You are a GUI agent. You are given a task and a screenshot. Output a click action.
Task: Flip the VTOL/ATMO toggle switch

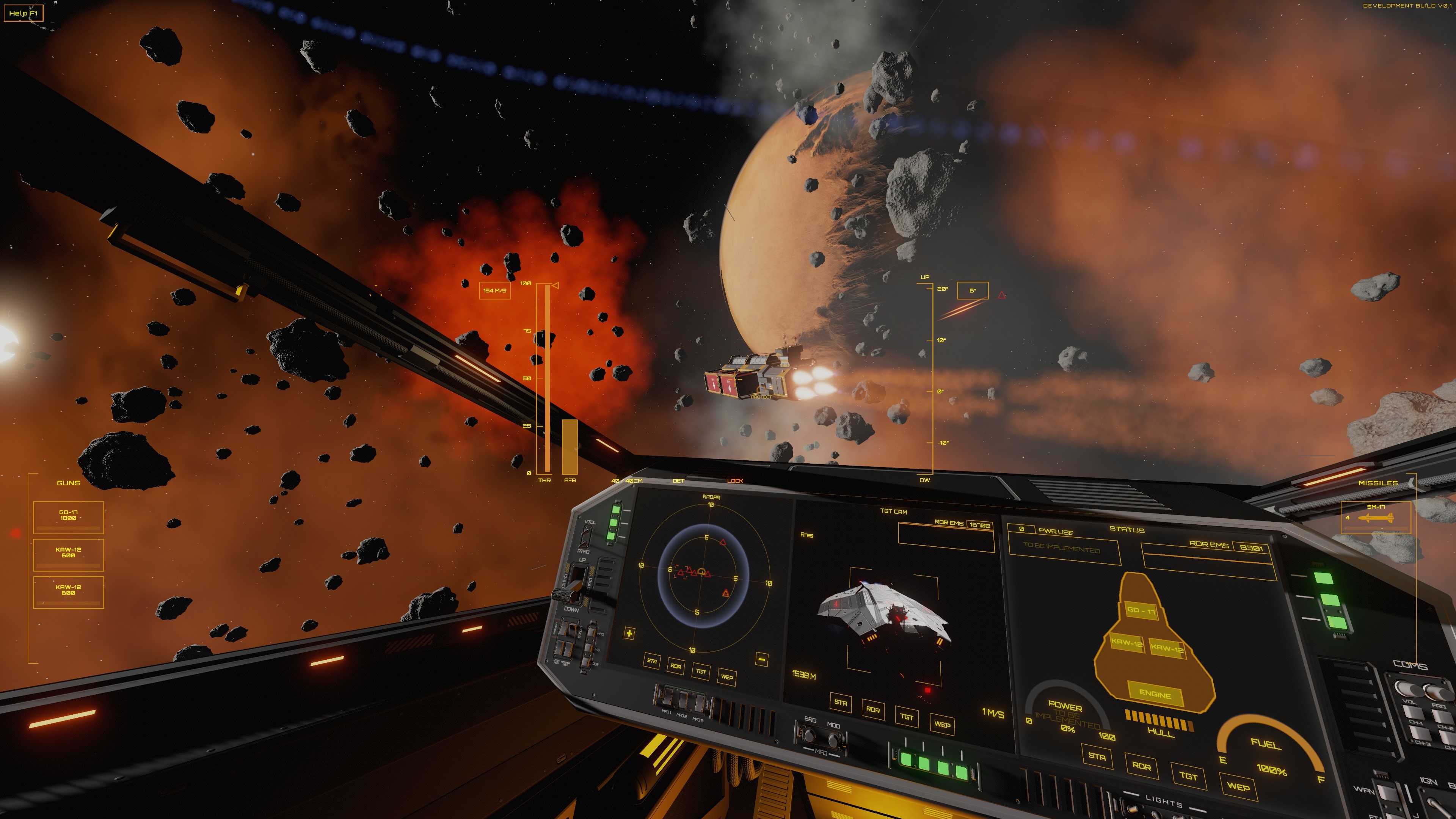(585, 536)
